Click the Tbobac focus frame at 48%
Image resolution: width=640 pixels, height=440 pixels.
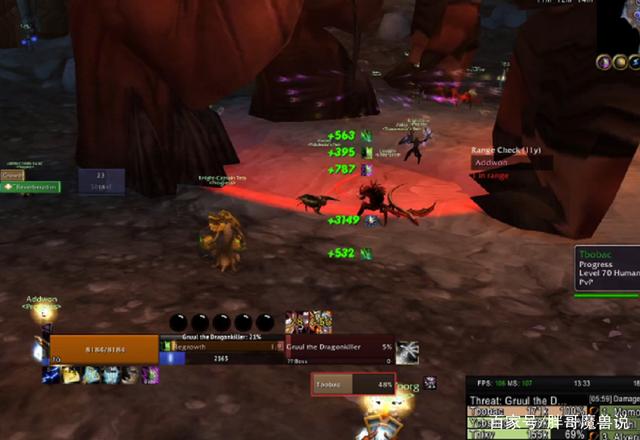coord(353,384)
